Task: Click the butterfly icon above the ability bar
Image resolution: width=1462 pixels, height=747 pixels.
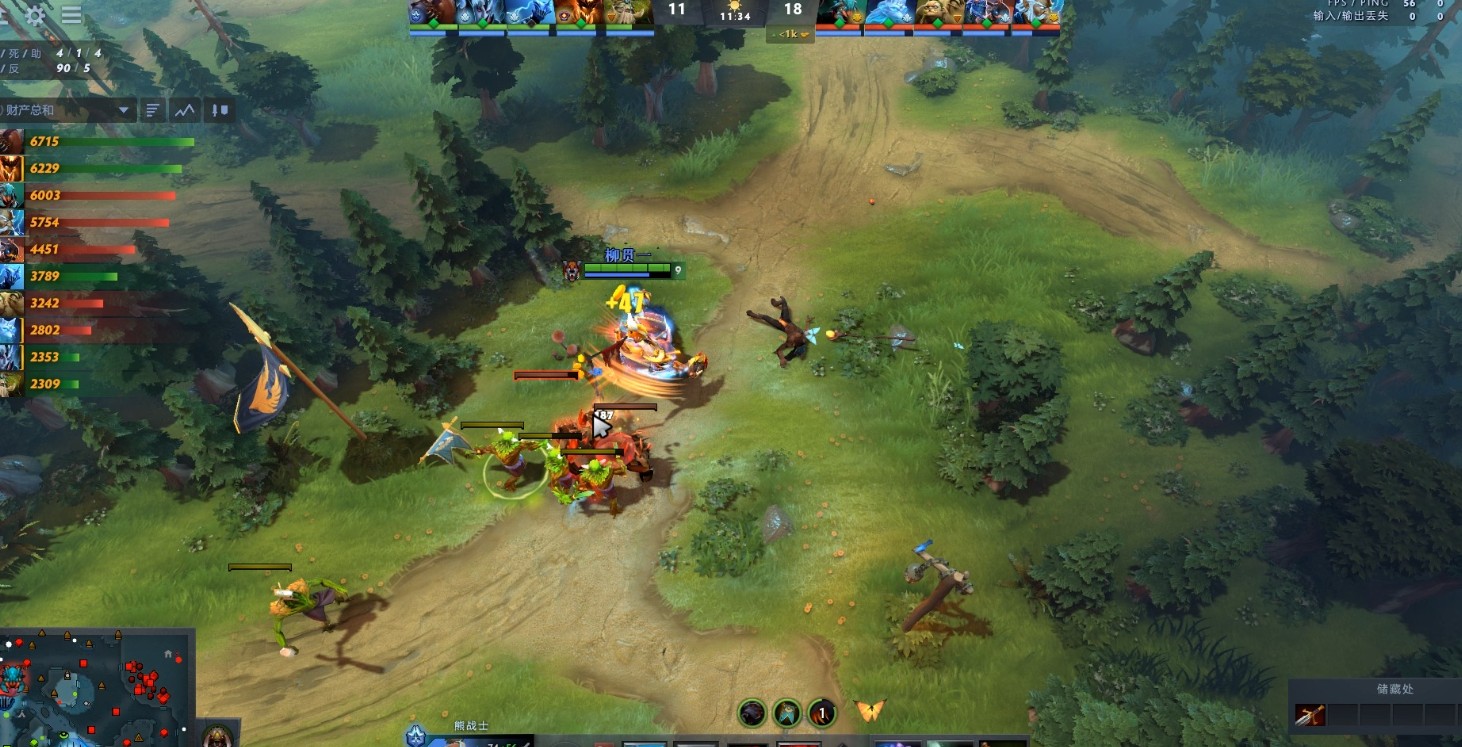Action: click(870, 711)
